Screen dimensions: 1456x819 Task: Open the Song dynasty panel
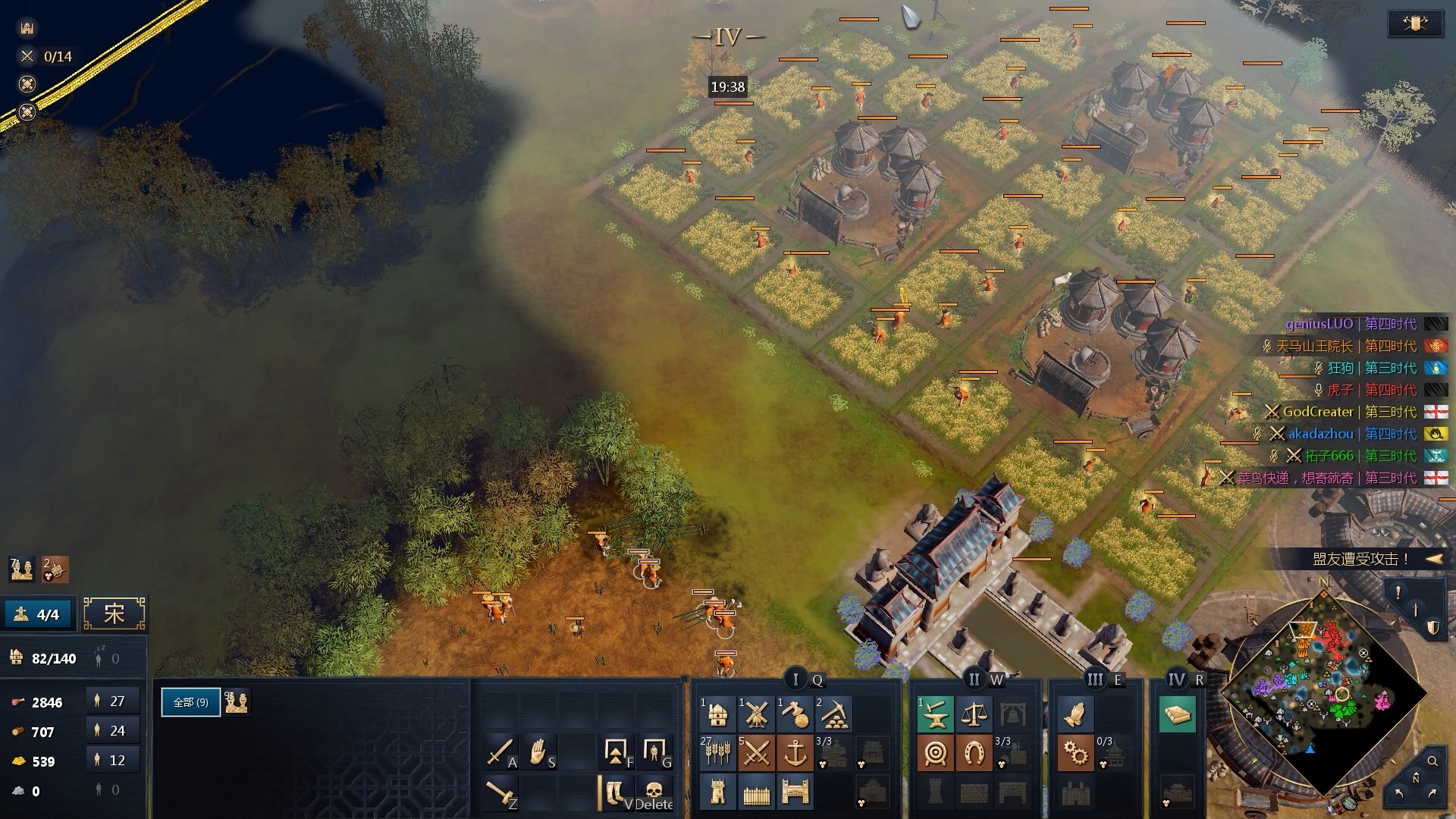[x=115, y=613]
